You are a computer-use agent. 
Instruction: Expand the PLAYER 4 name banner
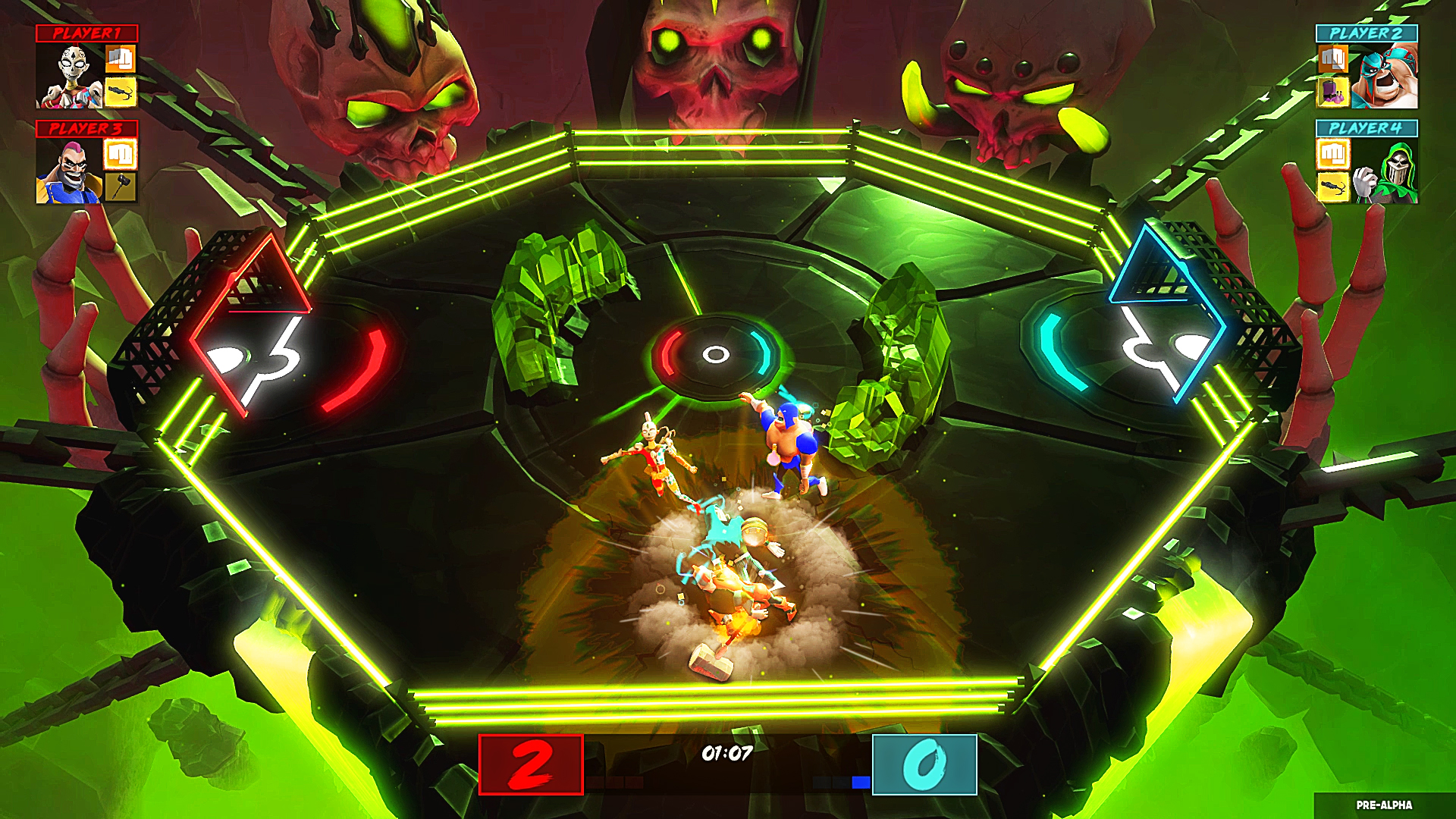click(x=1365, y=127)
